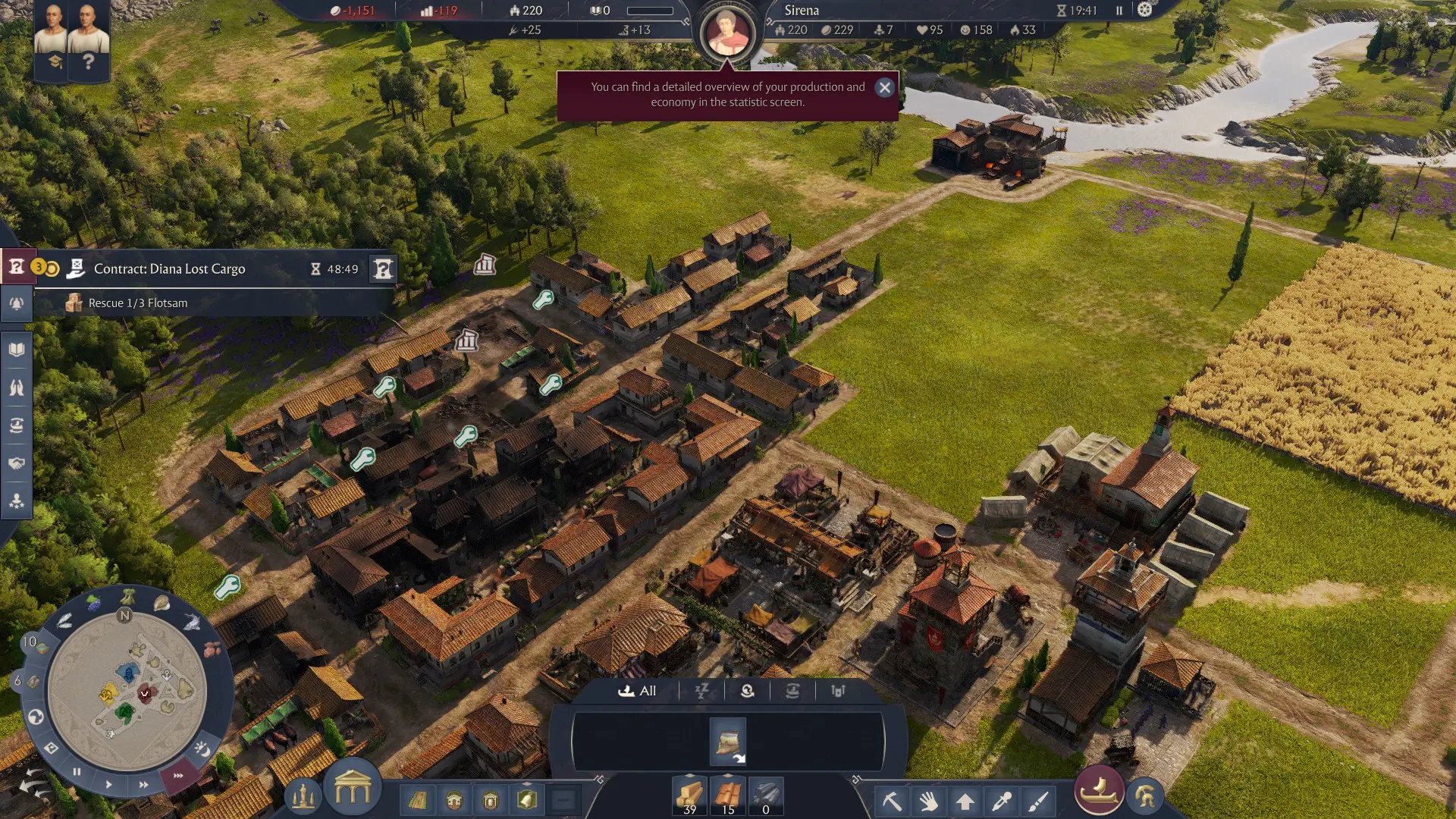Screen dimensions: 1456x819
Task: Choose the eyedropper copy tool
Action: (1001, 801)
